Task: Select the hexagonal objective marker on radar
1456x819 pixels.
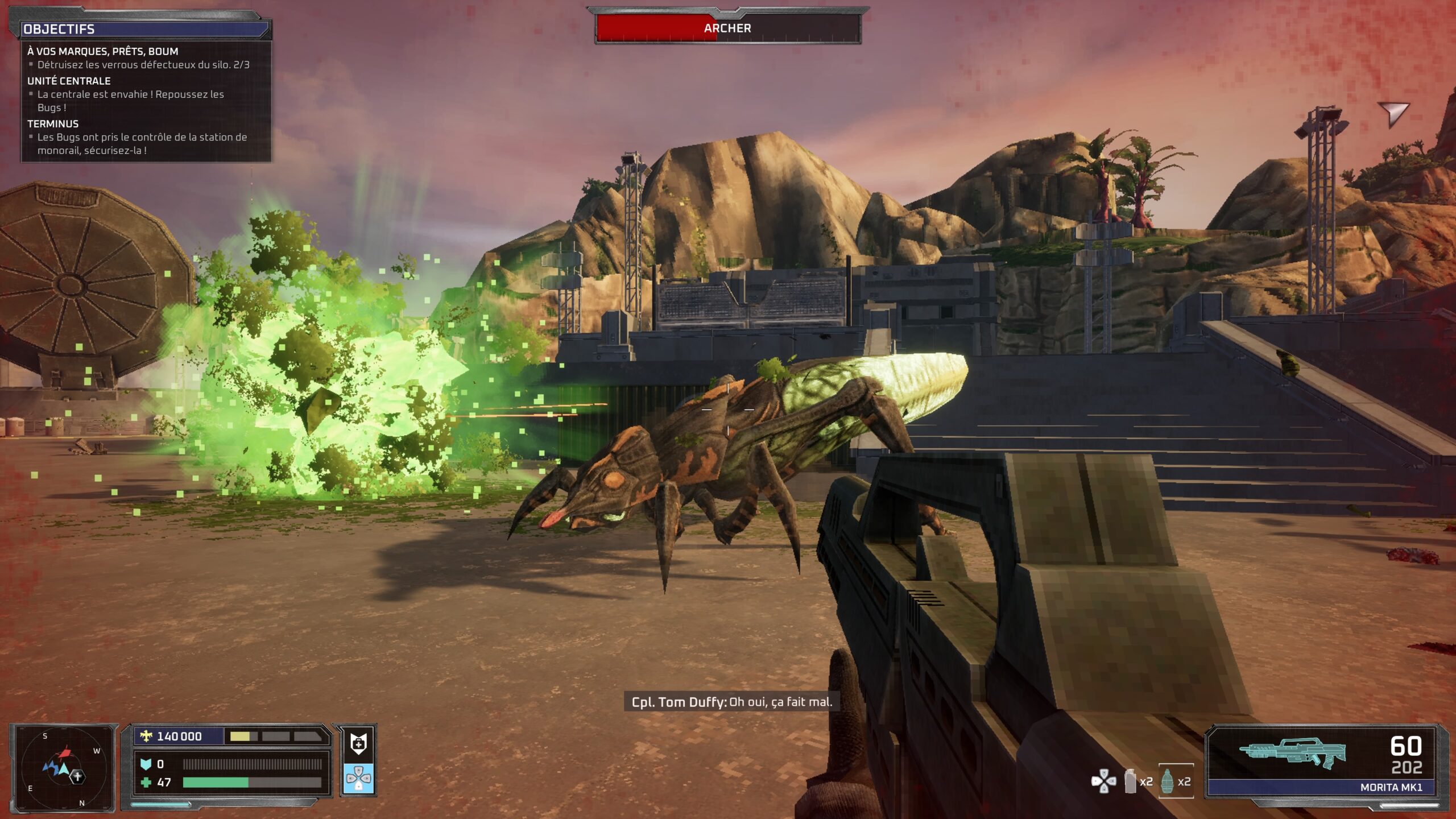Action: tap(78, 776)
